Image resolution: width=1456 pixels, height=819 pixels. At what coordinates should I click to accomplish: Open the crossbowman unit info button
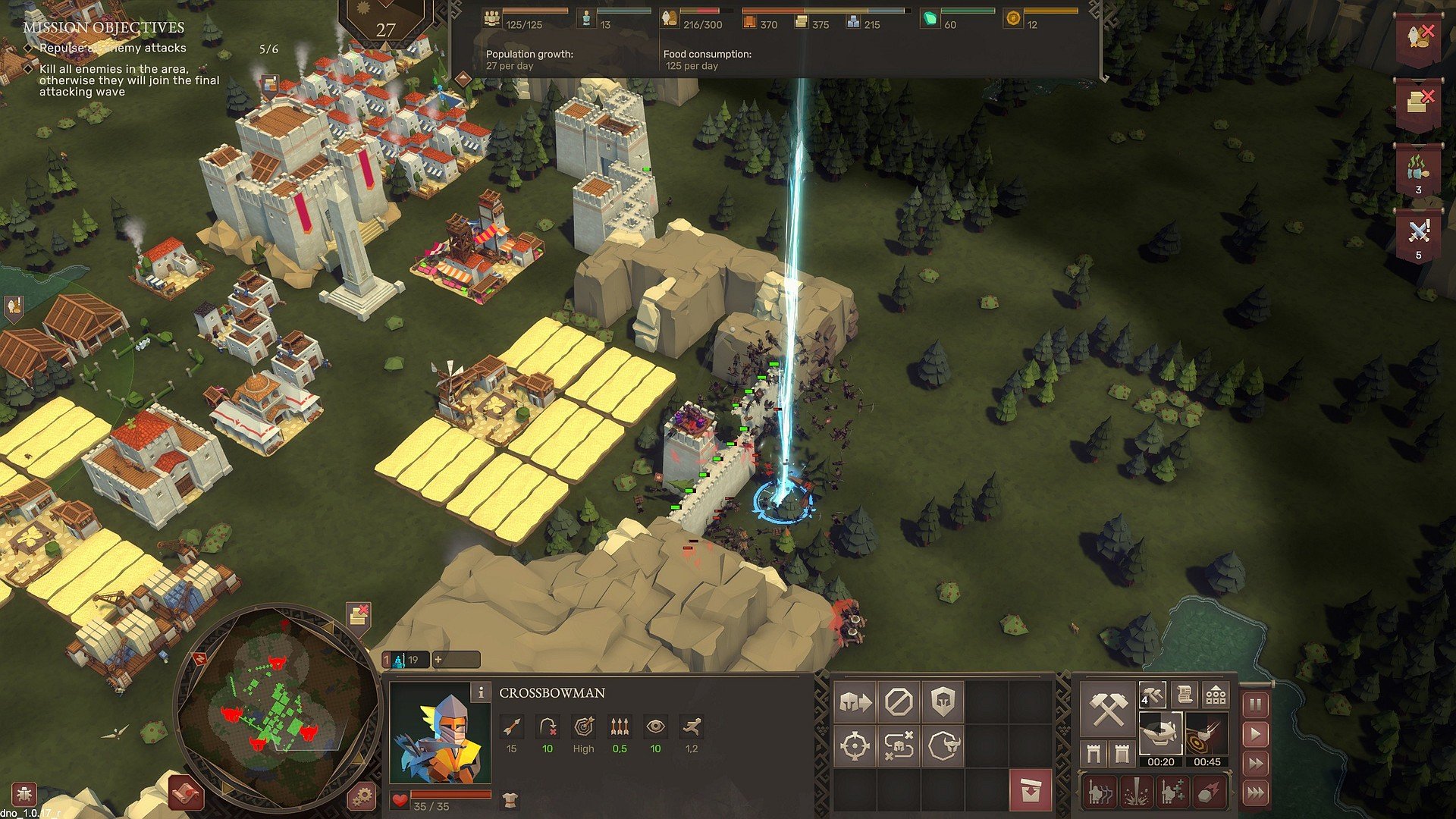coord(480,692)
